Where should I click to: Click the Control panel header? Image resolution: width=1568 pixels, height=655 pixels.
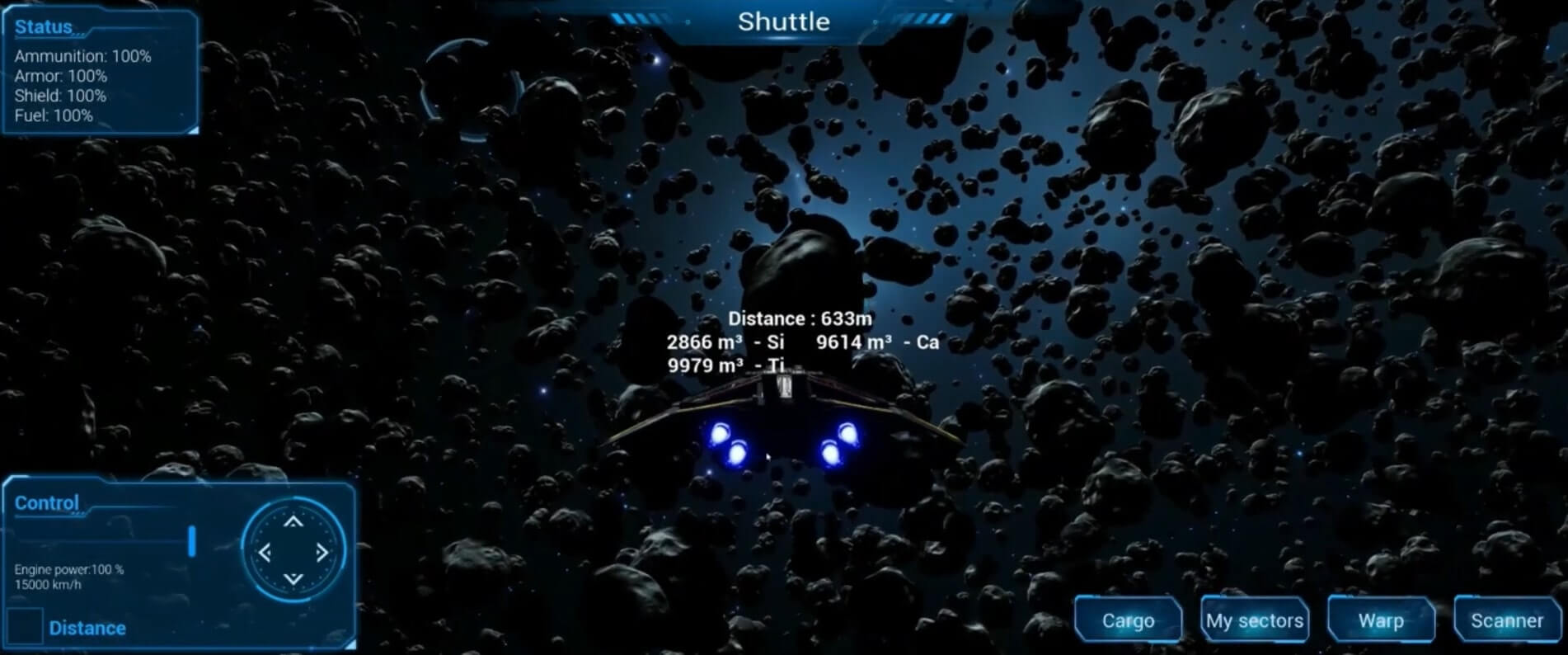[x=46, y=503]
